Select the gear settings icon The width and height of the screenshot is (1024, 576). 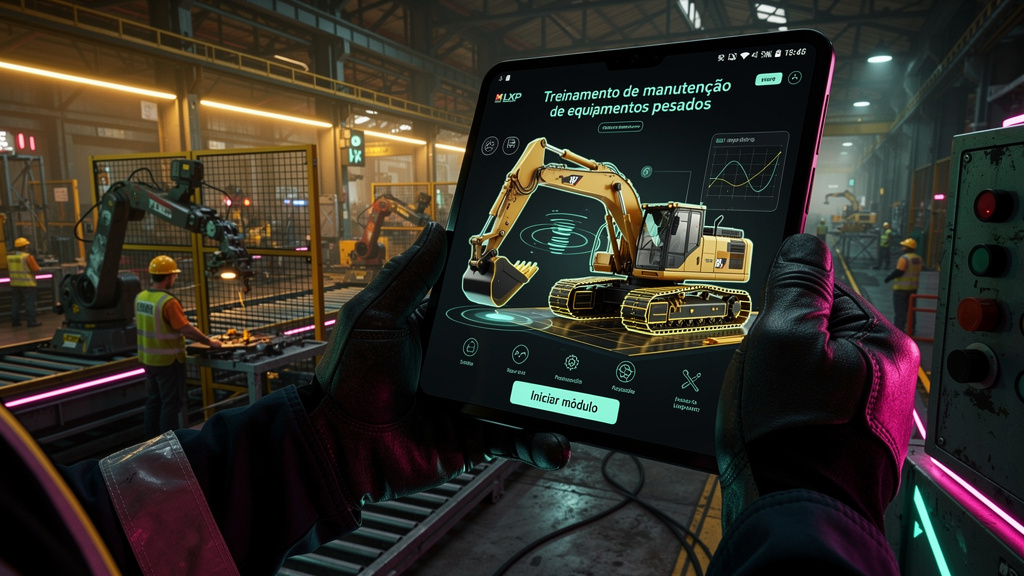pos(572,362)
